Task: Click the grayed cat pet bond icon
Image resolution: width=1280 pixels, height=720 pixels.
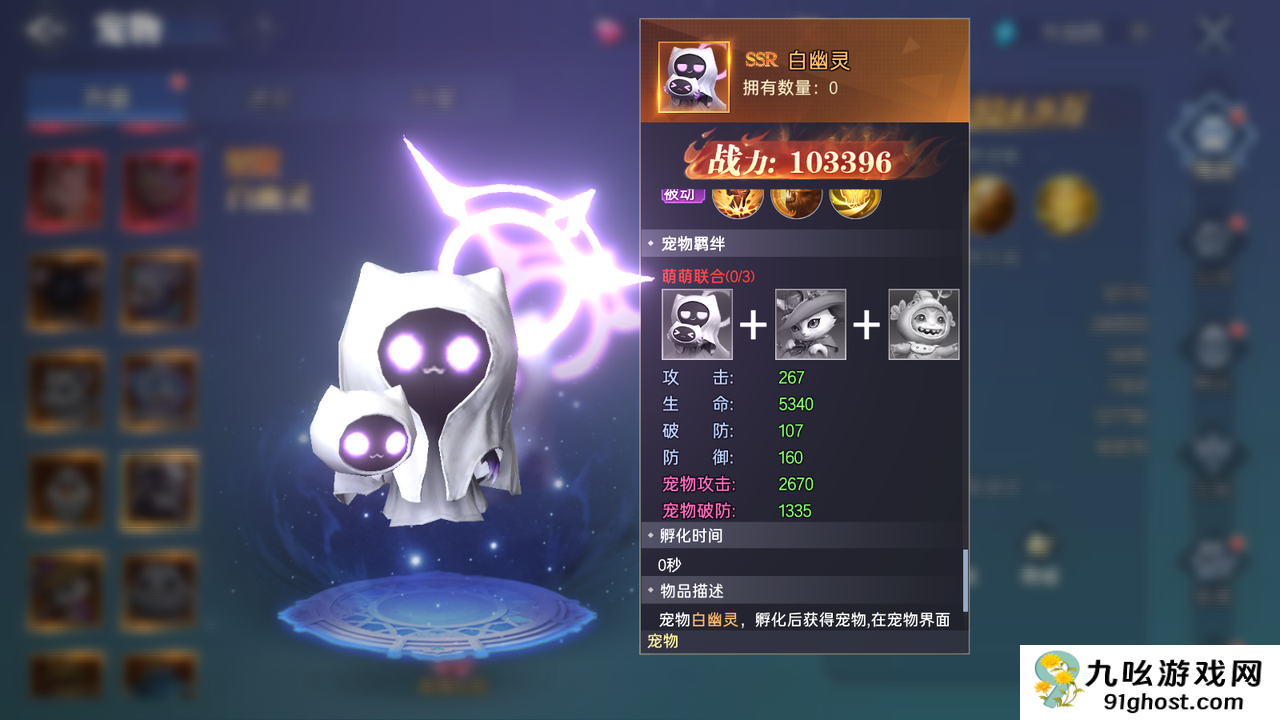Action: 810,324
